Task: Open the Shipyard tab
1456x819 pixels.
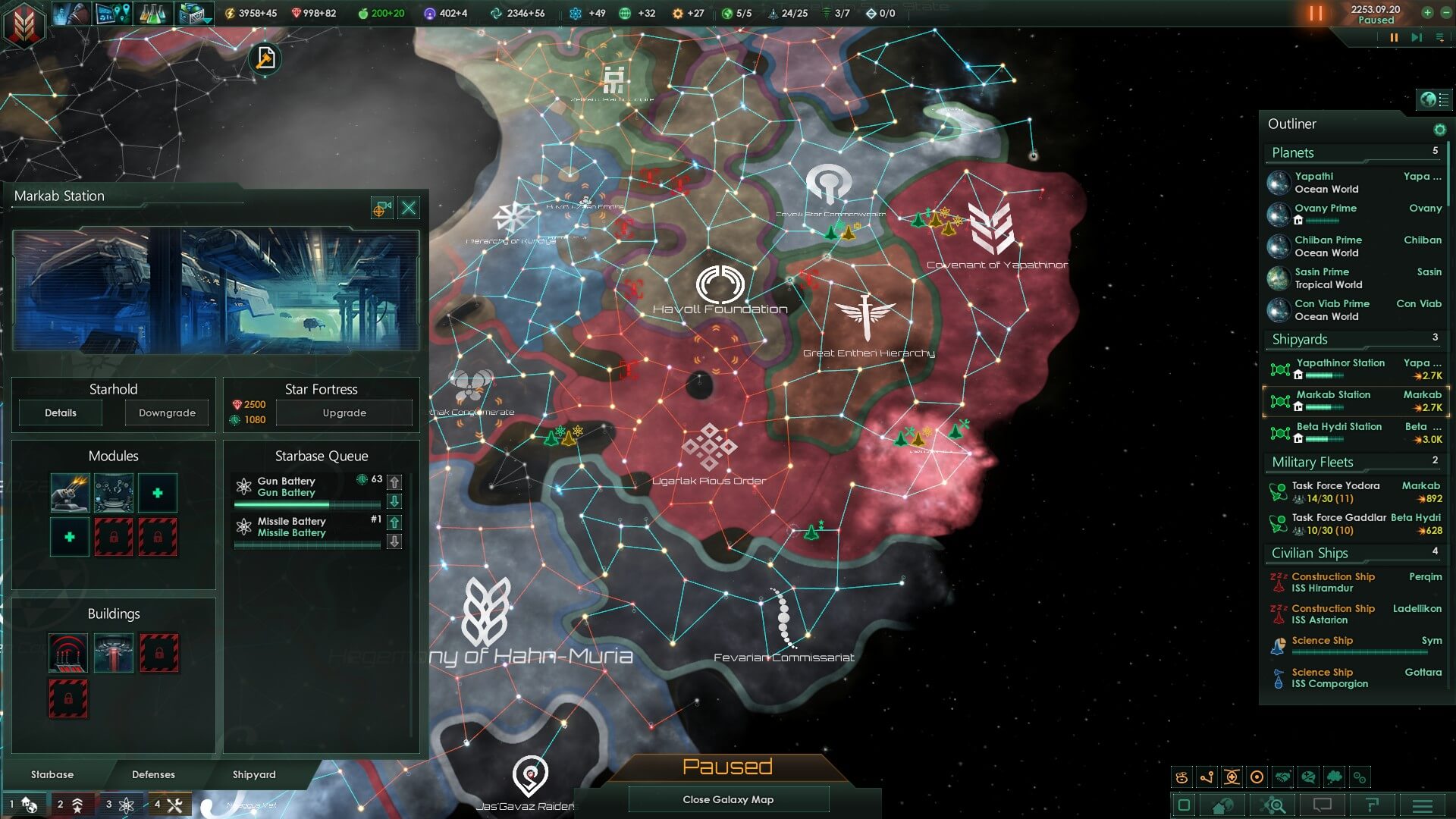Action: point(254,774)
